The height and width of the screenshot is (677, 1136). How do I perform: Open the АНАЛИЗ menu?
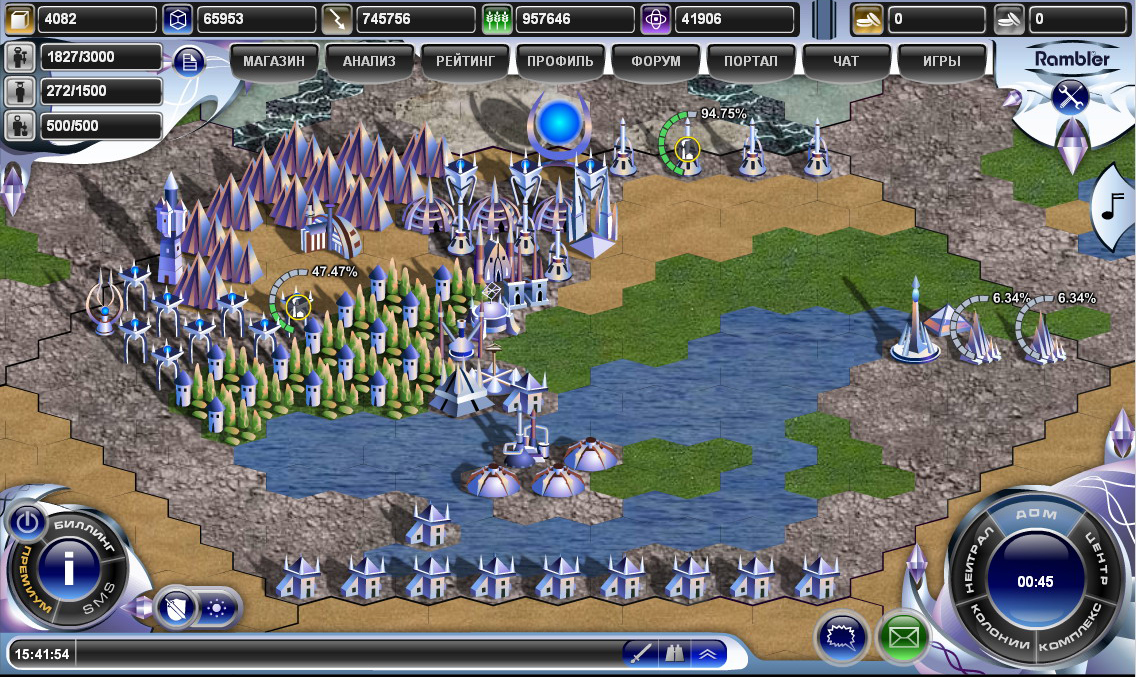(369, 61)
